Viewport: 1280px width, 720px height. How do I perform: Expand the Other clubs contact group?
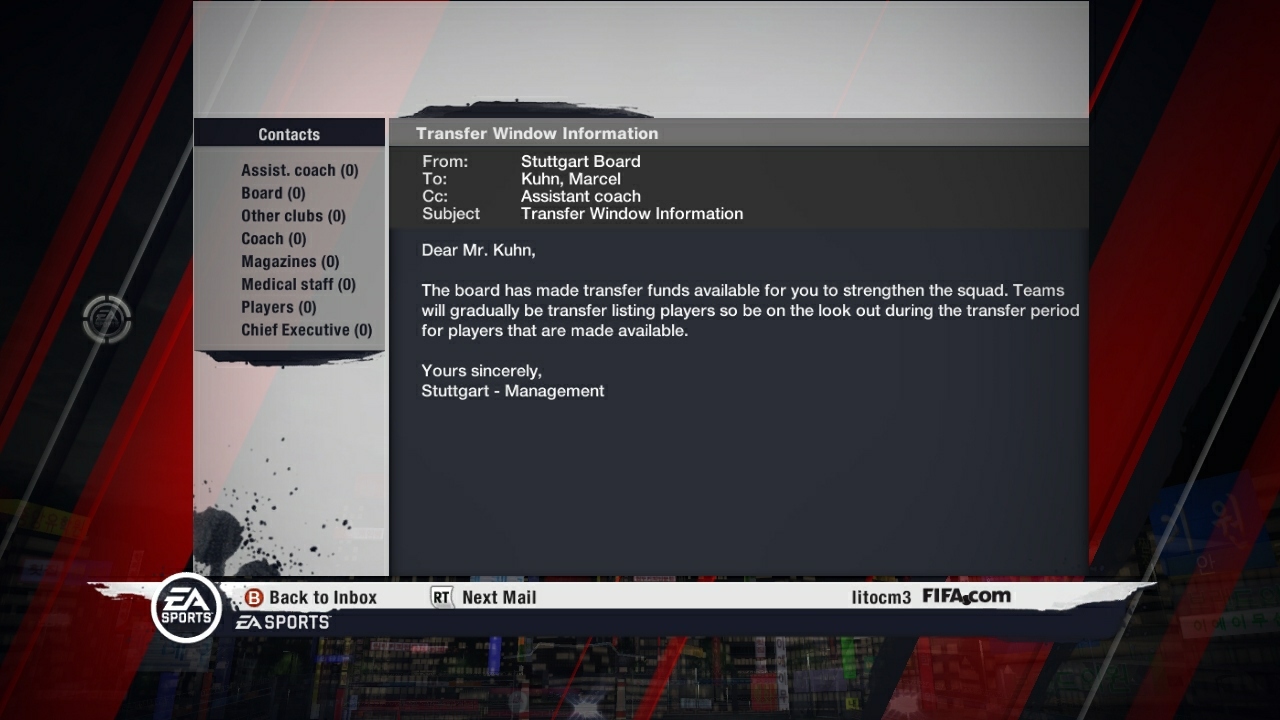coord(293,216)
